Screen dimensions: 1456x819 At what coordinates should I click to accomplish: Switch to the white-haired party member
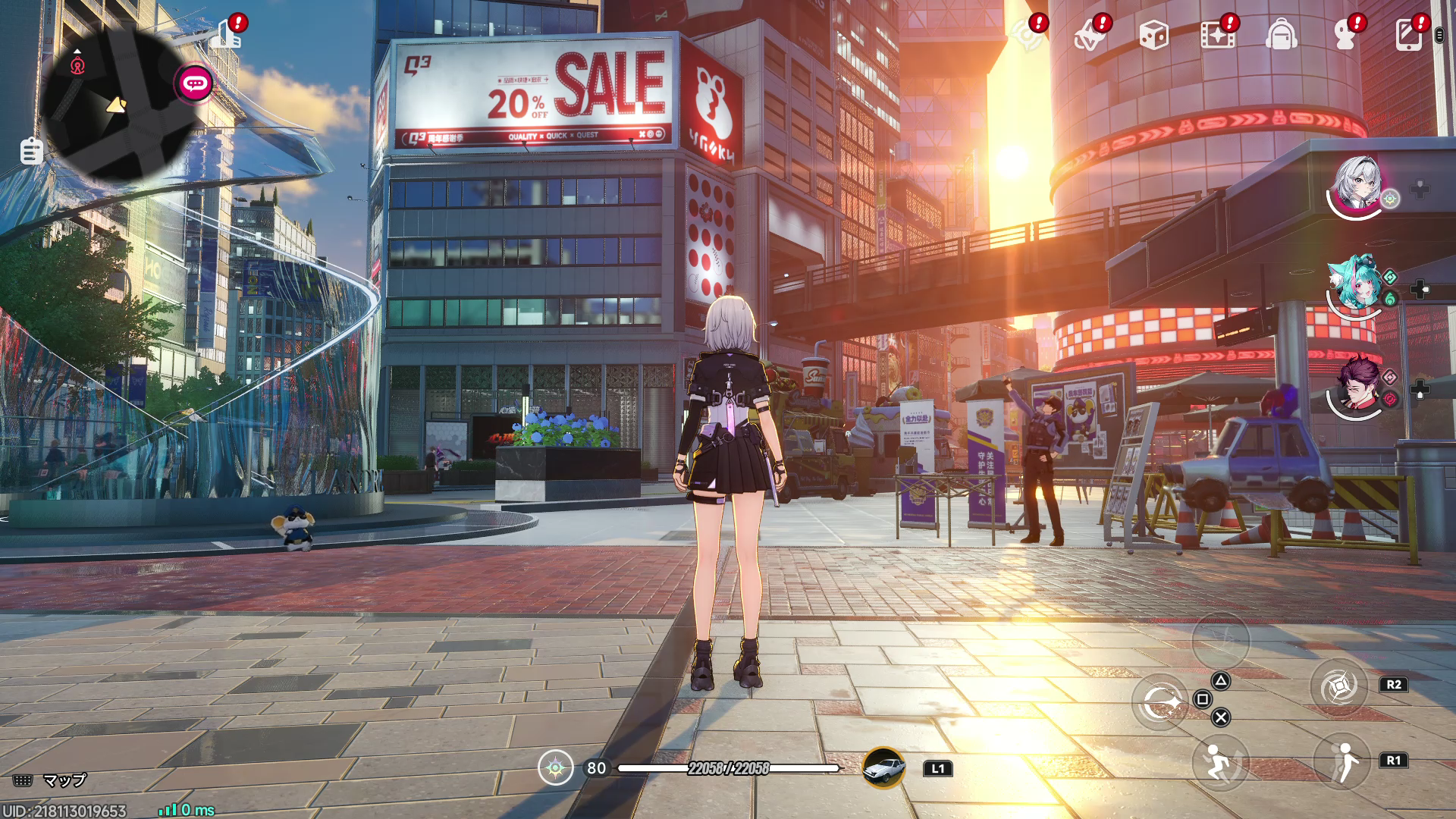pyautogui.click(x=1357, y=184)
